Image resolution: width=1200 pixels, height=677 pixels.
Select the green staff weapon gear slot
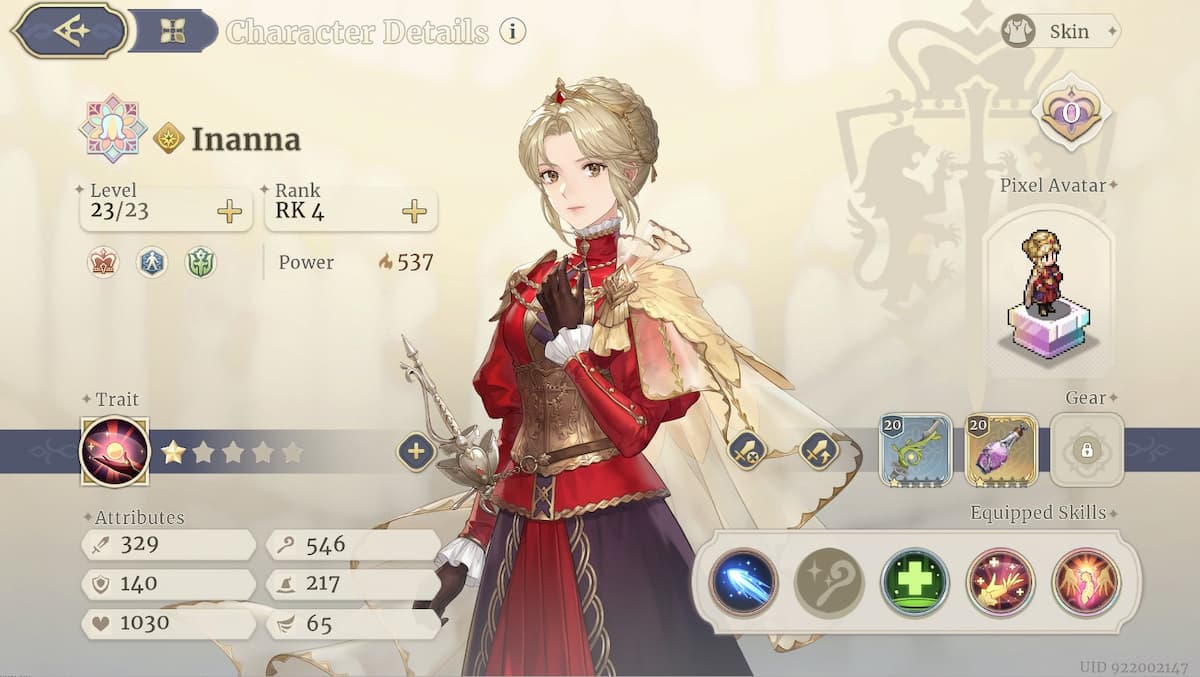point(916,450)
